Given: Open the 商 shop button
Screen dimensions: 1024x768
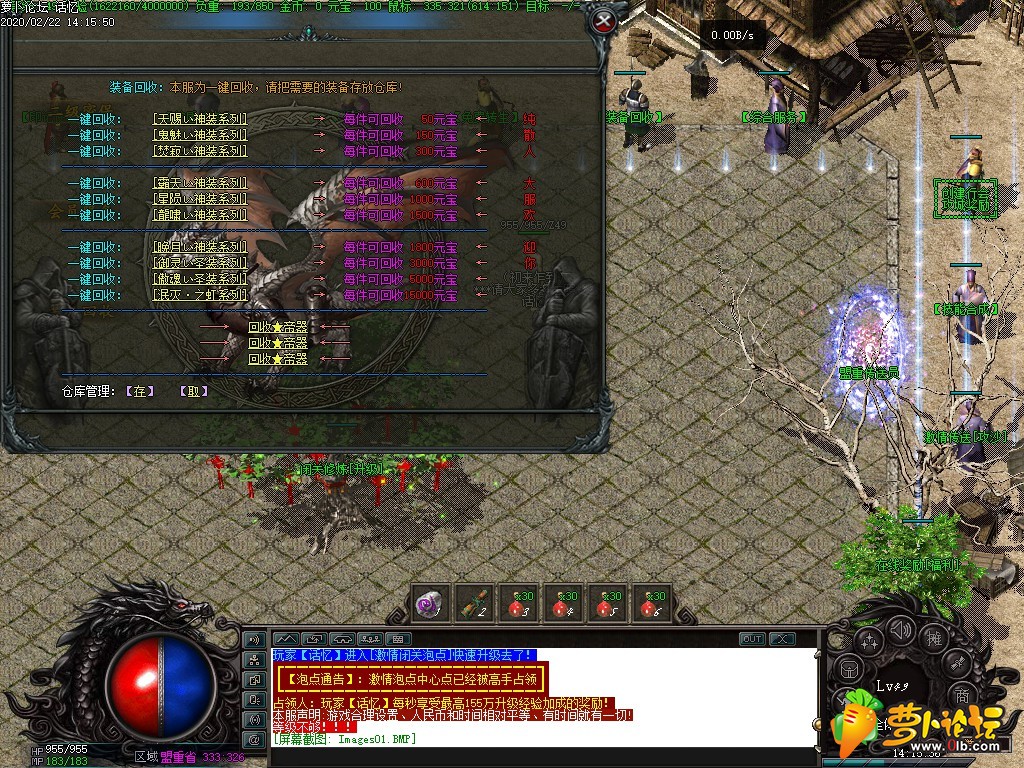Looking at the screenshot, I should click(962, 695).
